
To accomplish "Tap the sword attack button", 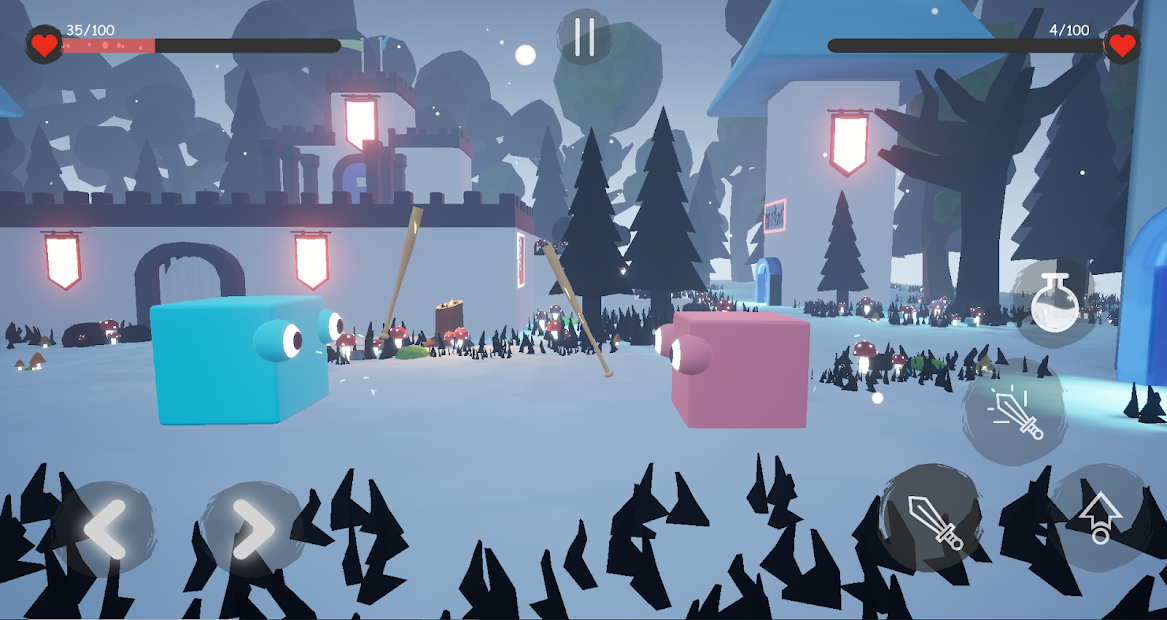I will [x=934, y=518].
